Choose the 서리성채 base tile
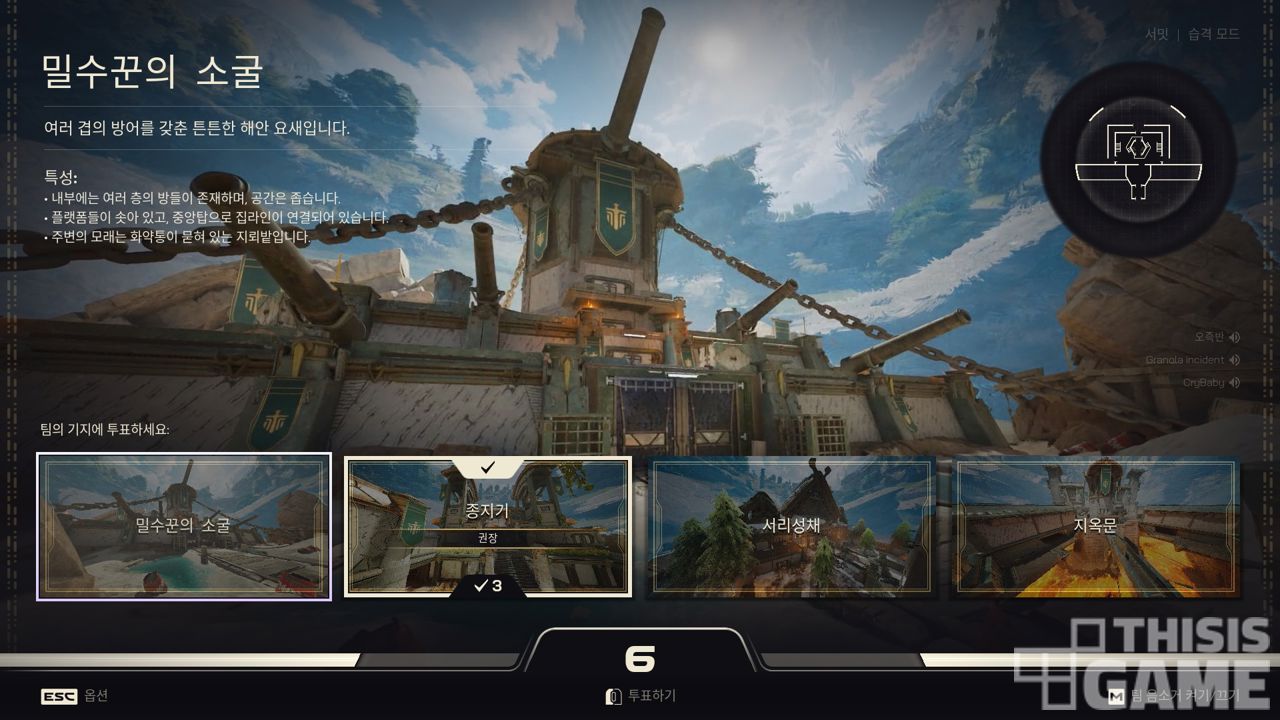The width and height of the screenshot is (1280, 720). 793,526
